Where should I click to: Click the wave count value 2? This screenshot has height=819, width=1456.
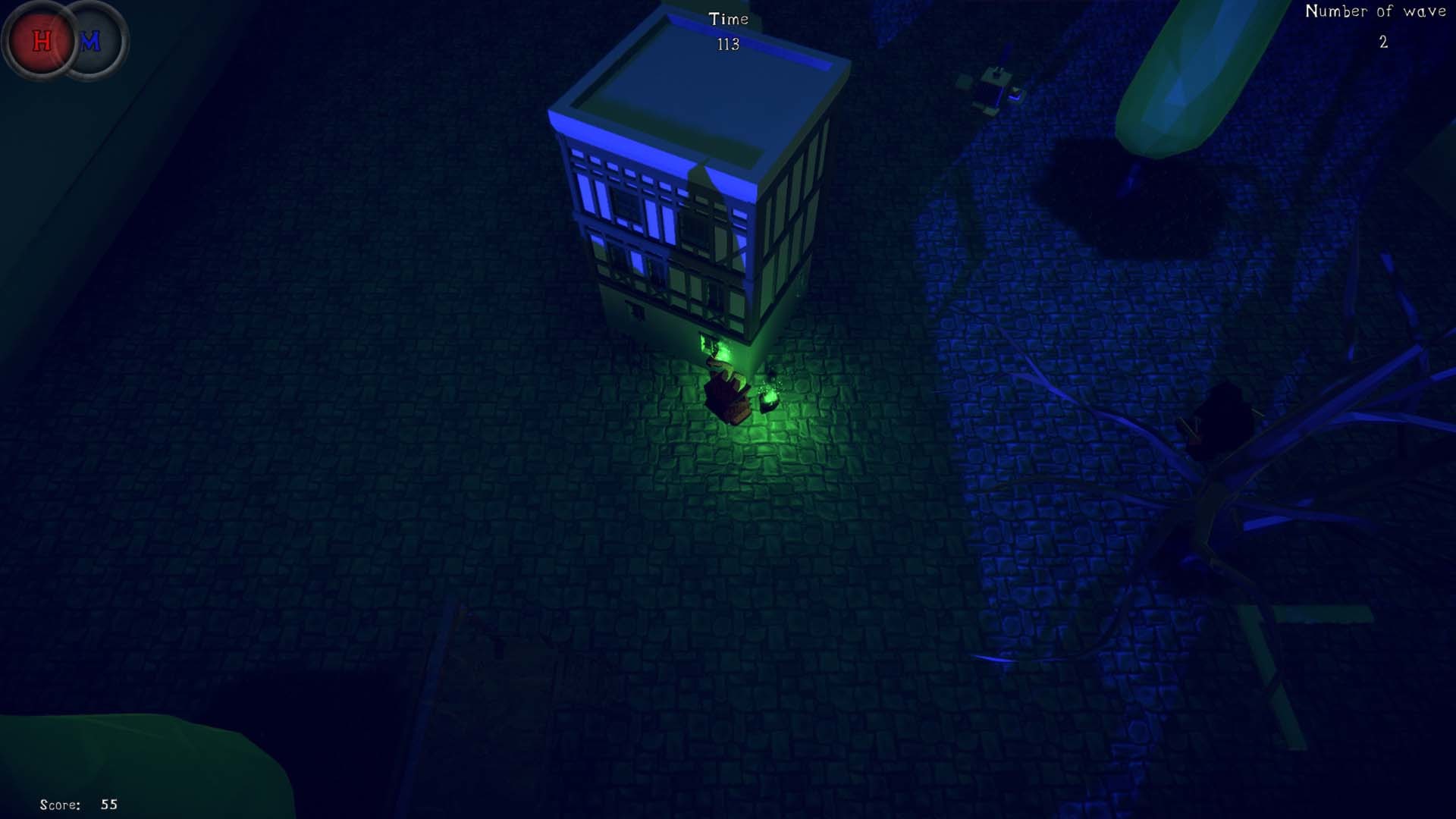click(x=1383, y=43)
